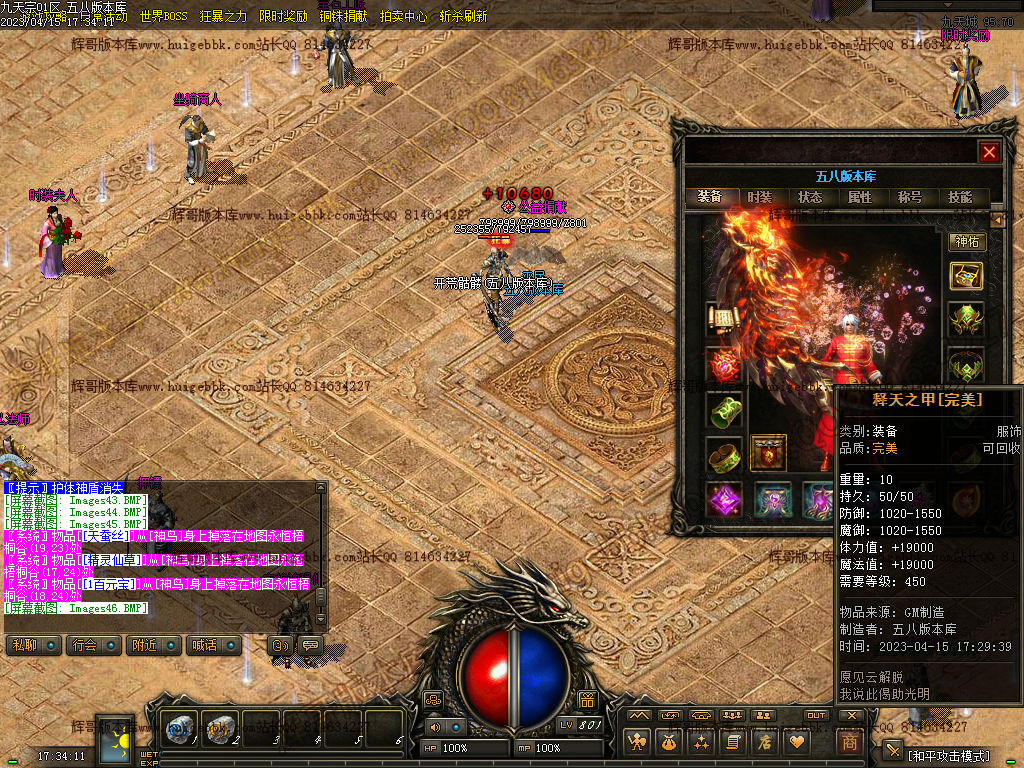Toggle the 和平攻击模式 attack mode
The image size is (1024, 768).
[948, 755]
